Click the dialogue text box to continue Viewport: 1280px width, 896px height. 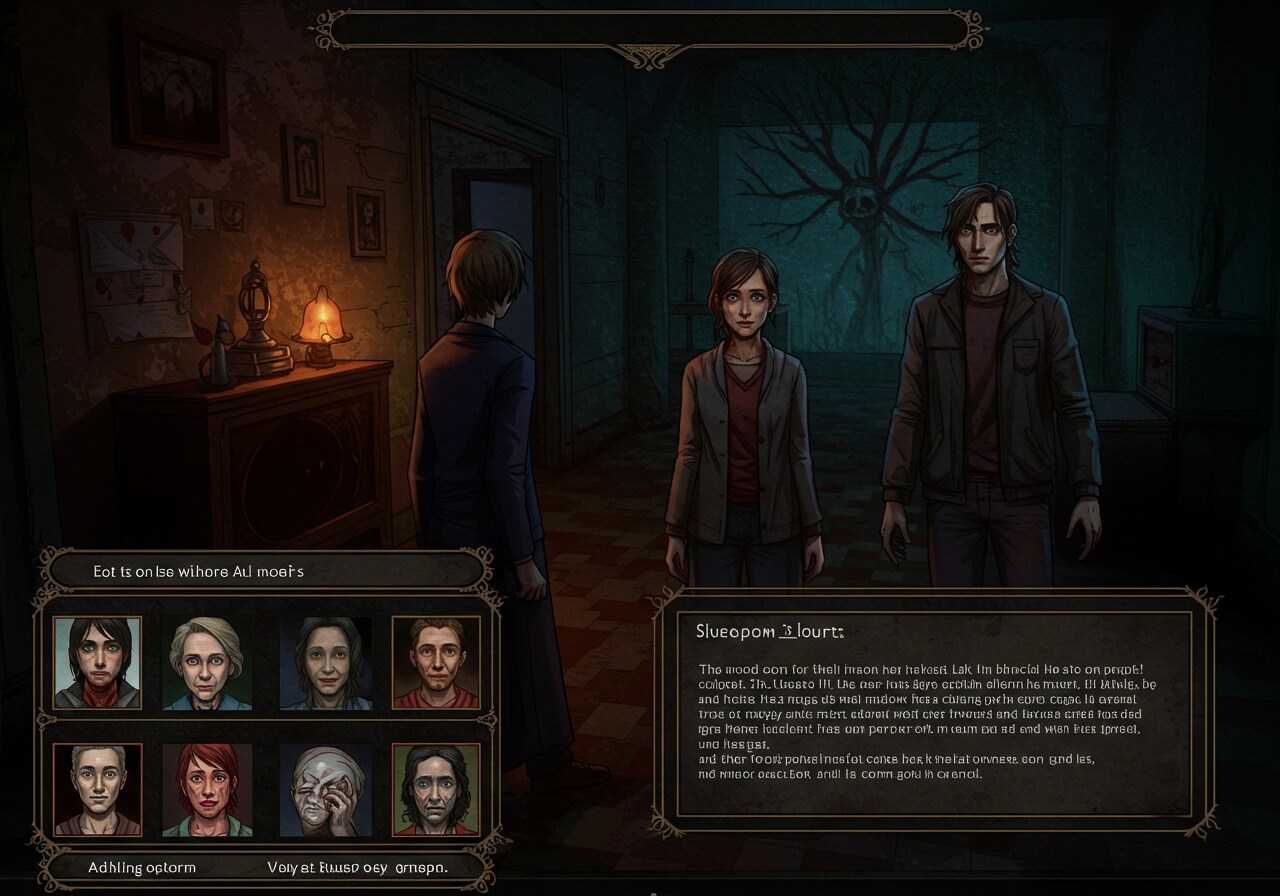[934, 713]
